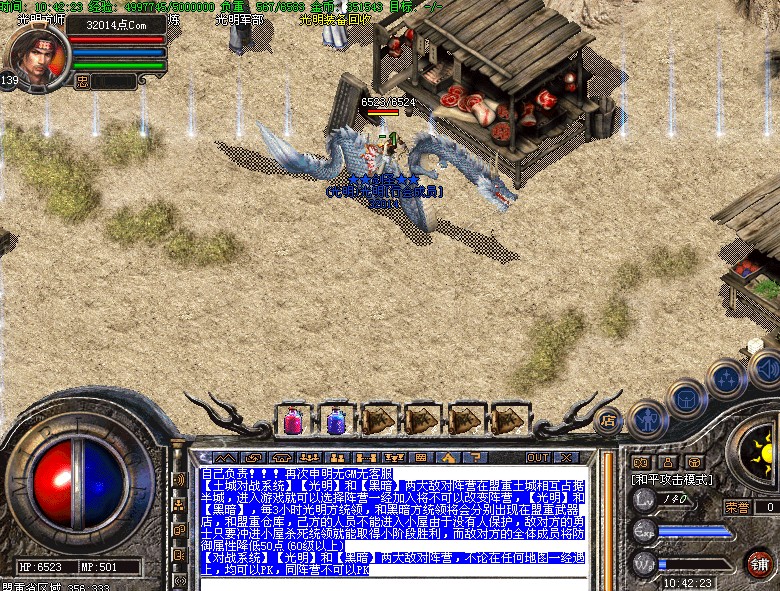Open the shop via the 店 button
The image size is (780, 591).
pyautogui.click(x=607, y=421)
